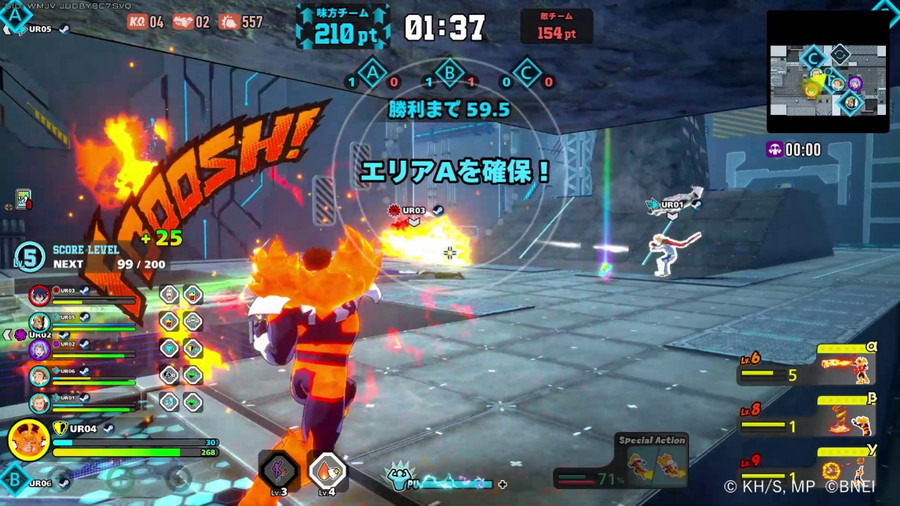This screenshot has height=506, width=900.
Task: Select the purple Lv.3 item slot
Action: 278,470
